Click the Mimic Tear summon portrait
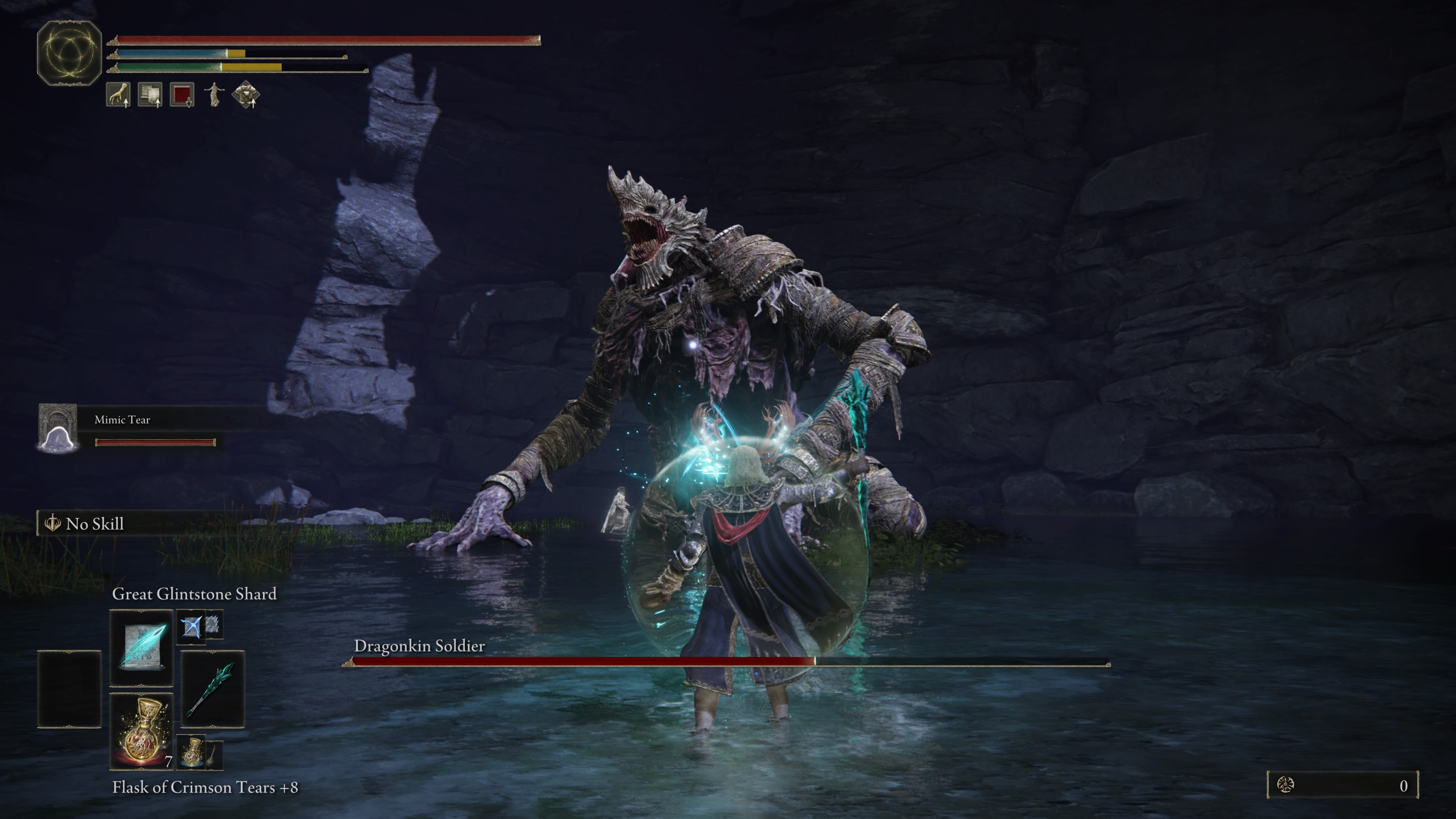The height and width of the screenshot is (819, 1456). (58, 428)
